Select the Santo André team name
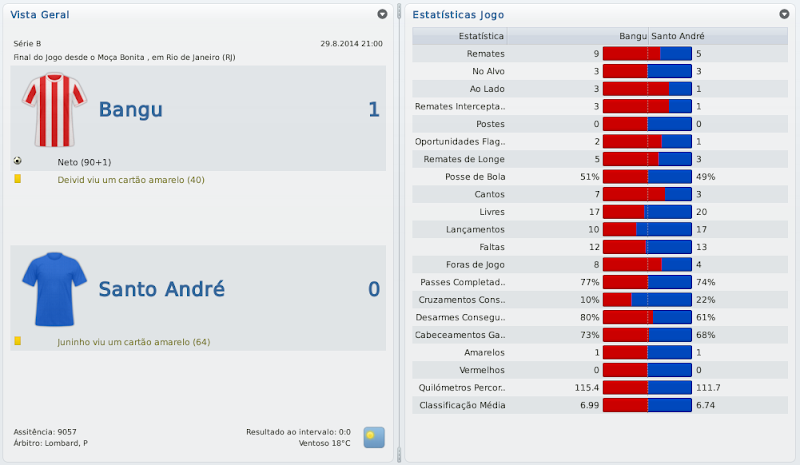 pyautogui.click(x=161, y=290)
